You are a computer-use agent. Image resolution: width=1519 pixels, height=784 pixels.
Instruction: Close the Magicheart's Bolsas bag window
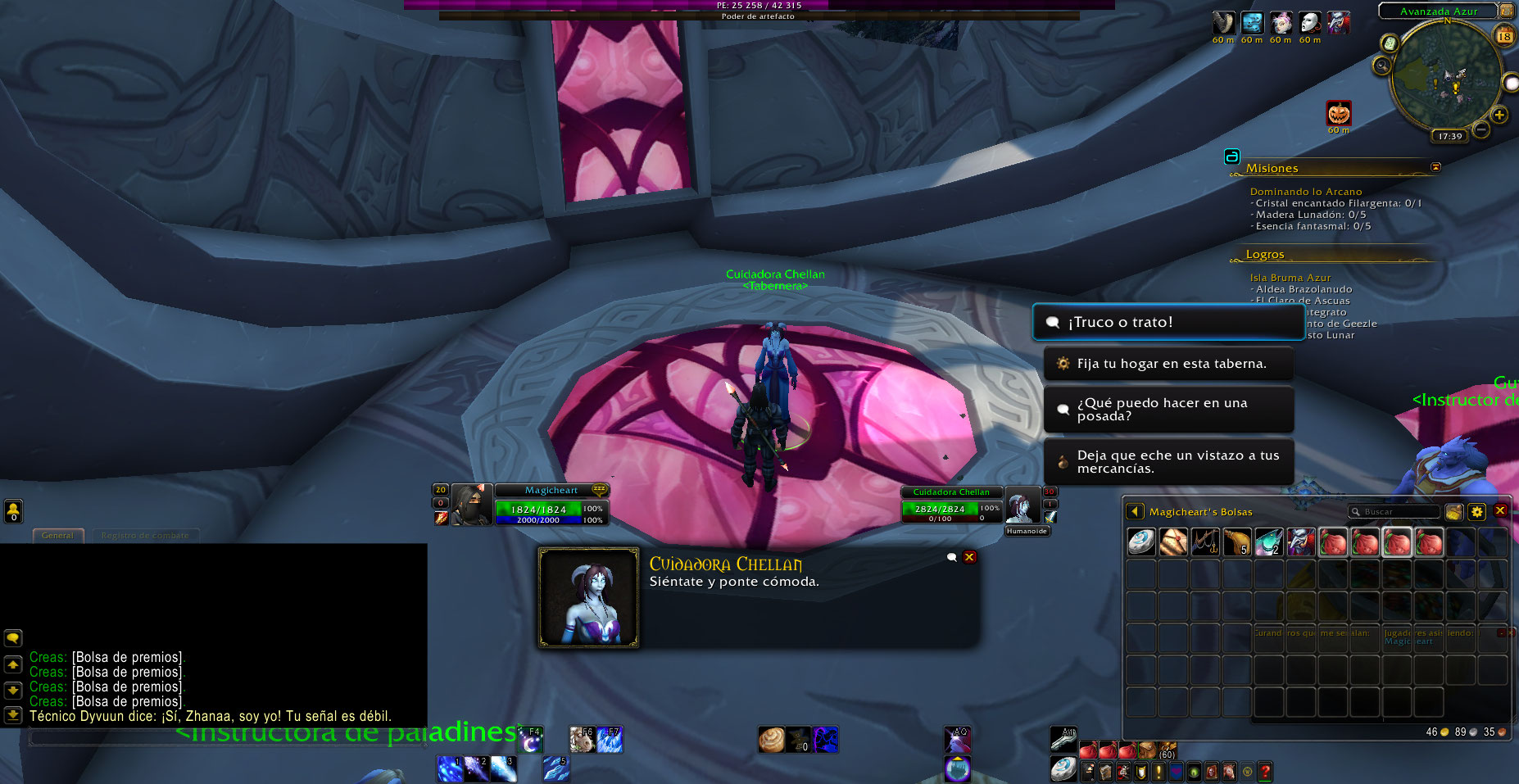coord(1500,510)
